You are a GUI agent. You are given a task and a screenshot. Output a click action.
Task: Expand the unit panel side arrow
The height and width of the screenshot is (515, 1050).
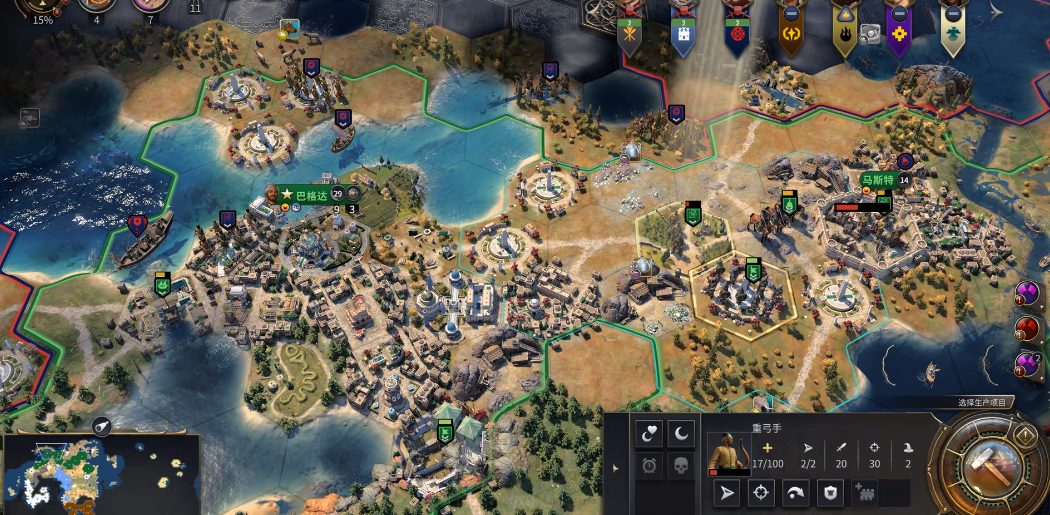(x=616, y=467)
